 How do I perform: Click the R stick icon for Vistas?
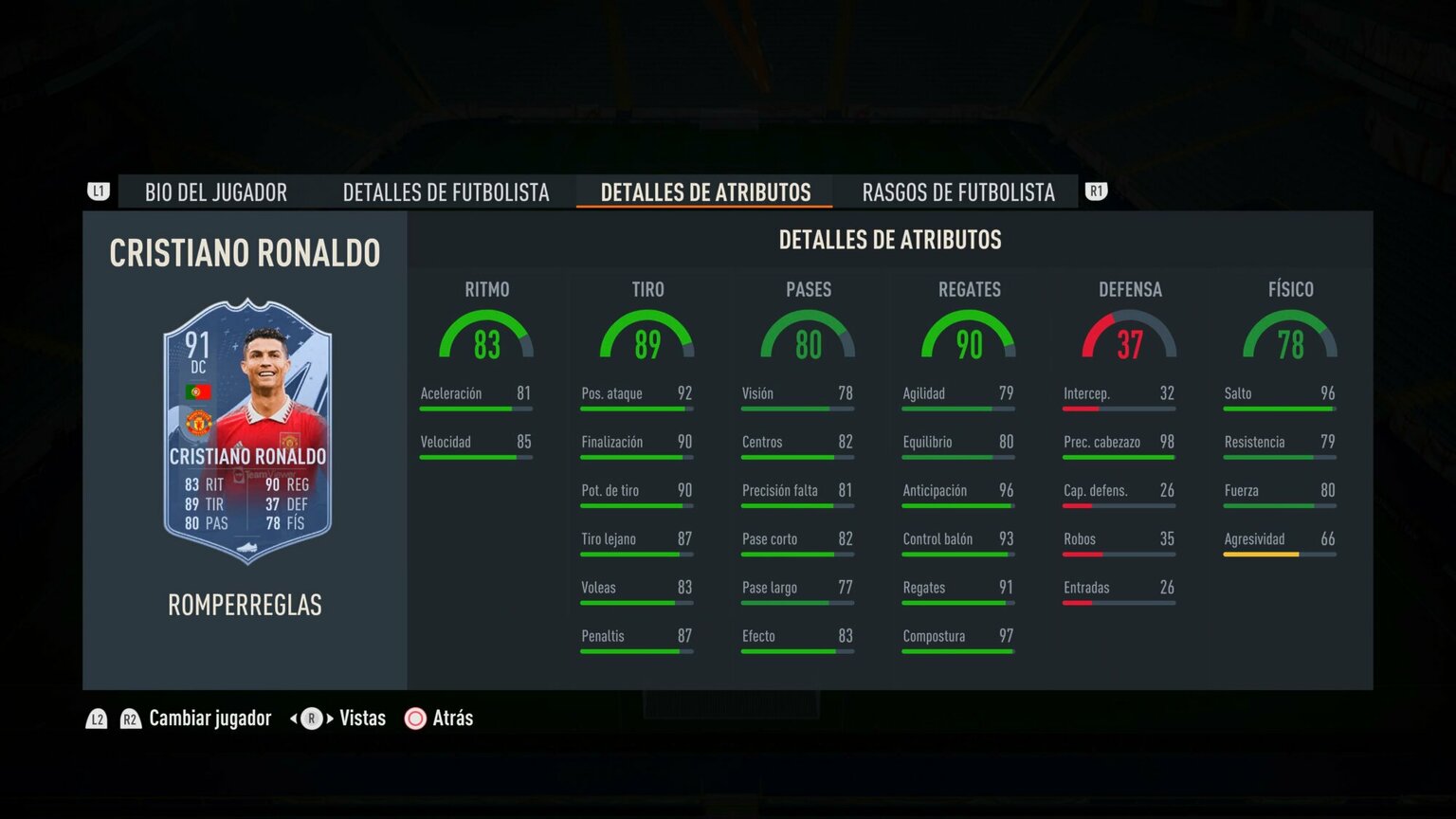pos(310,719)
